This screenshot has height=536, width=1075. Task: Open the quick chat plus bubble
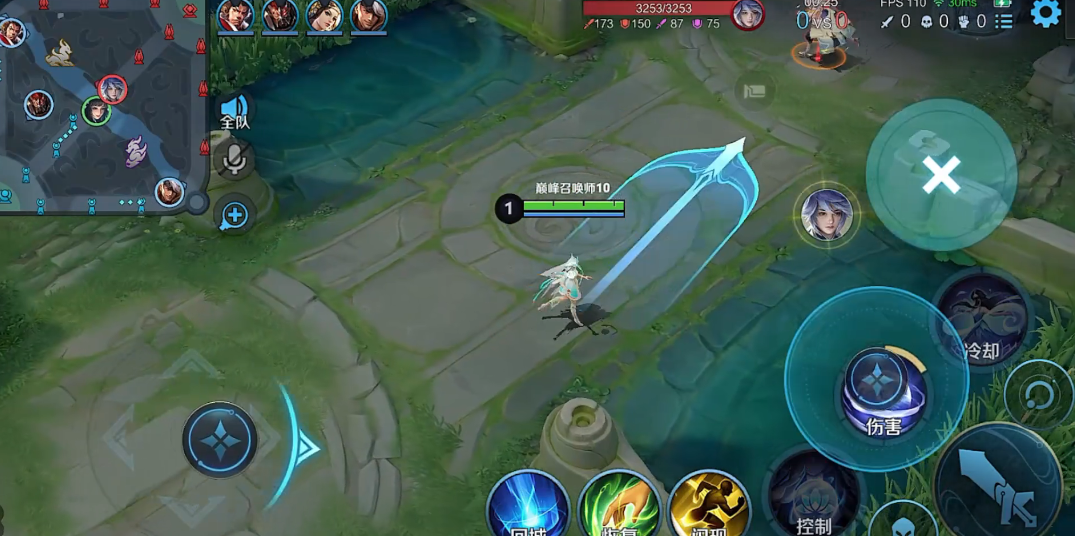point(234,214)
